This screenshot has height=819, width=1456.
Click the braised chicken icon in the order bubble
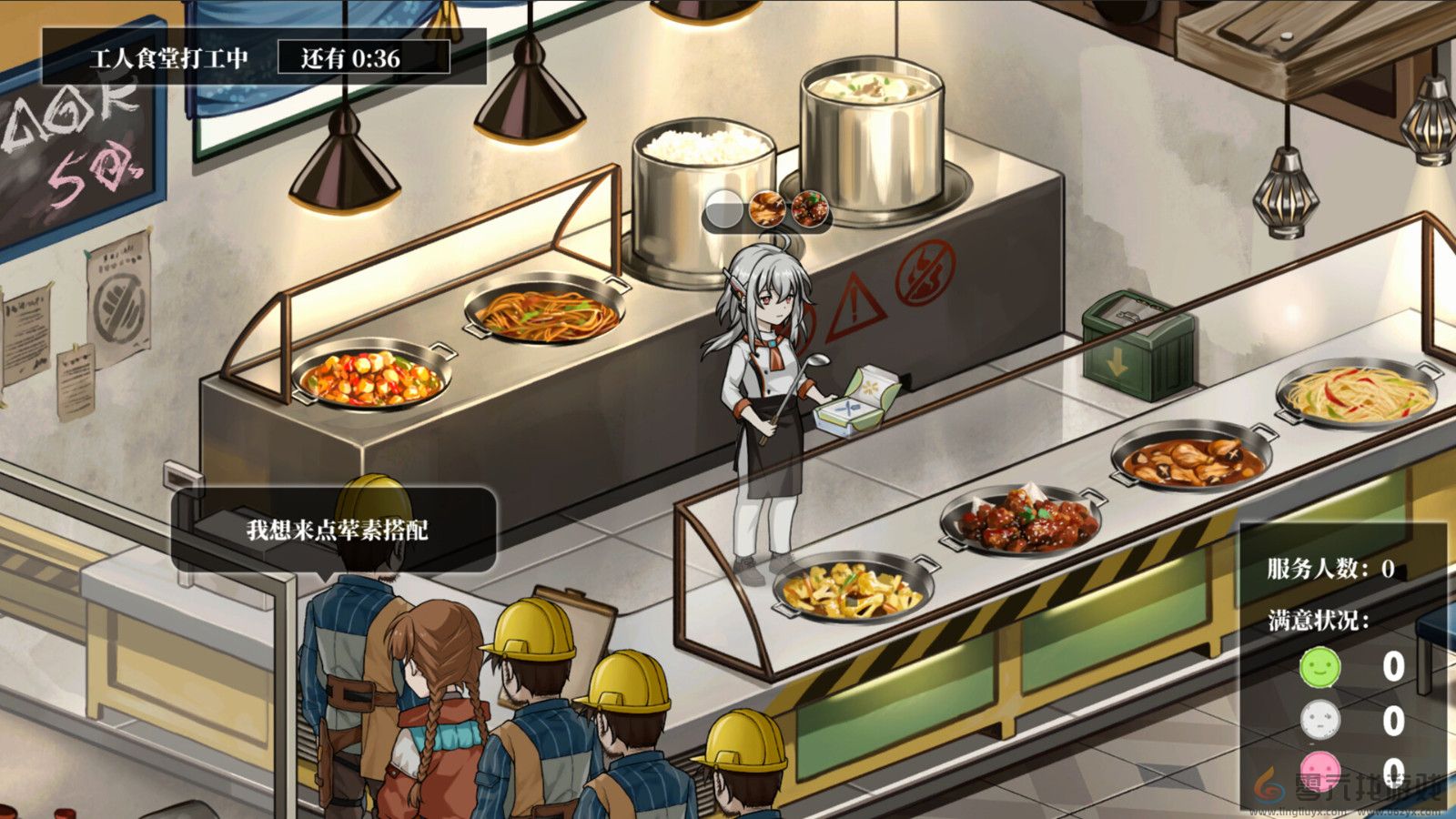(767, 207)
